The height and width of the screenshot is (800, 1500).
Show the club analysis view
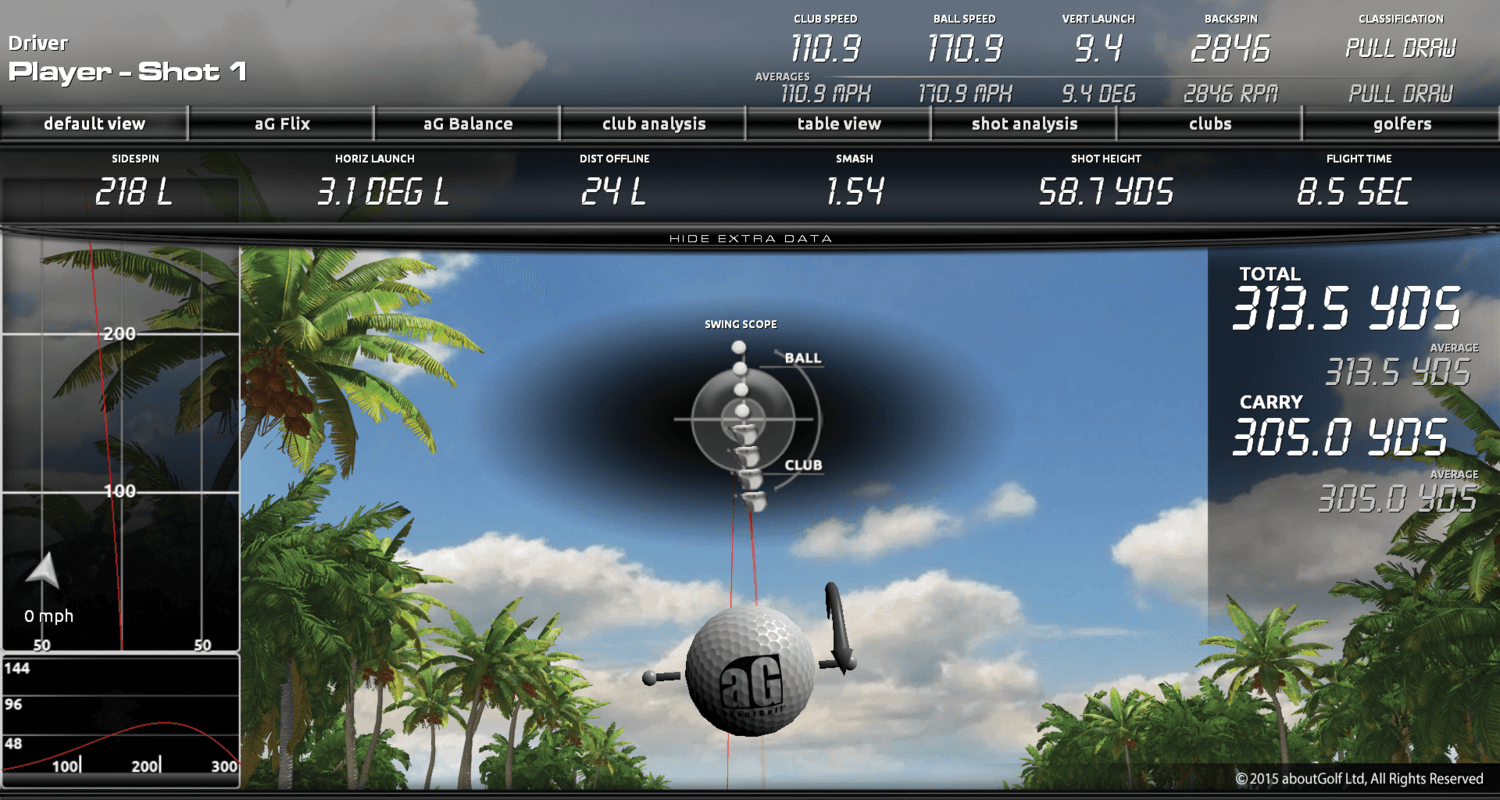[654, 124]
